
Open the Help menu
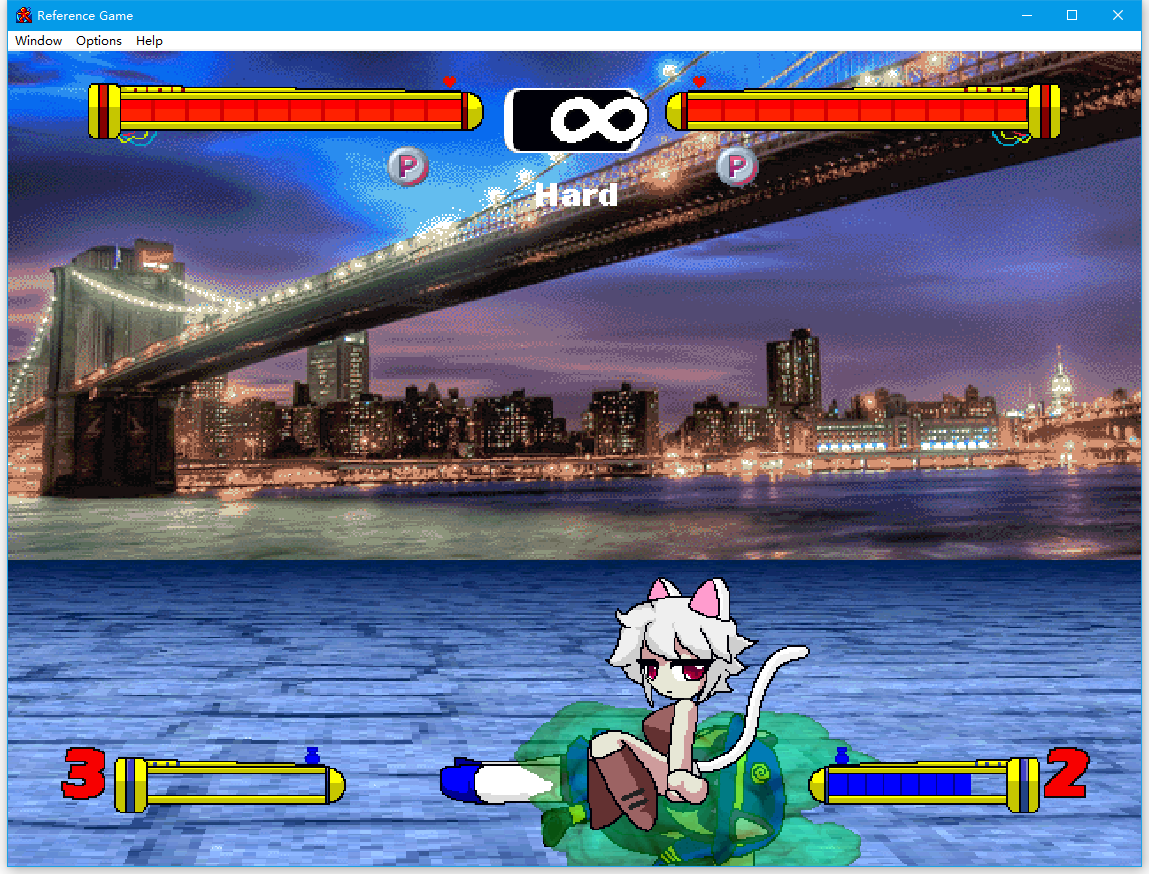tap(149, 41)
